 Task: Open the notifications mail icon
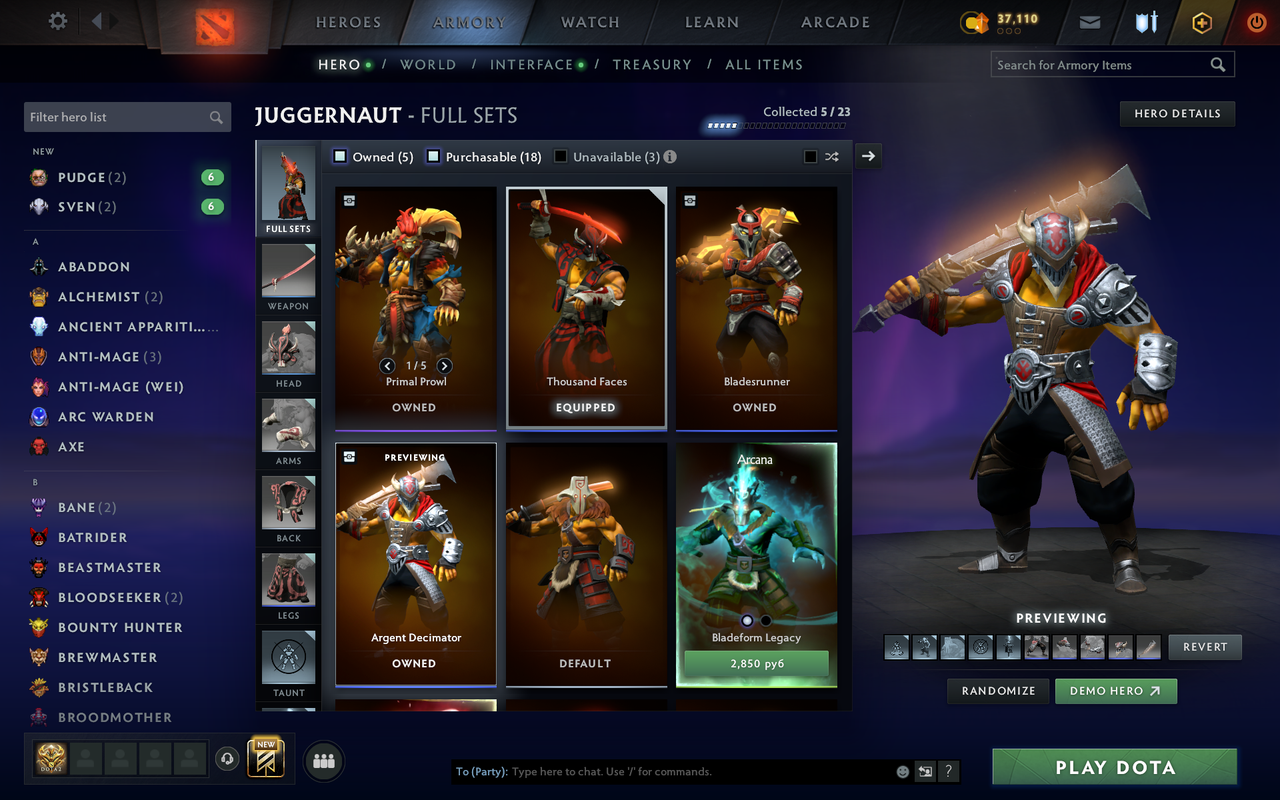1089,21
